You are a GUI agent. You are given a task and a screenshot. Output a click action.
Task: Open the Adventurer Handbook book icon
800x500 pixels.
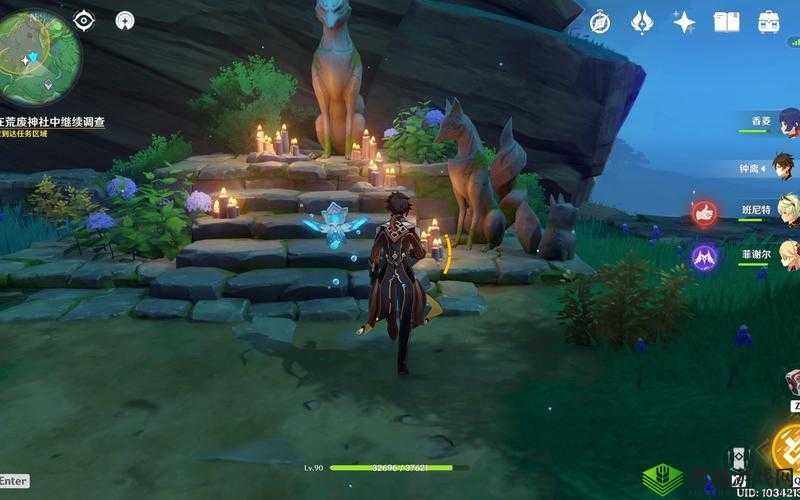tap(726, 21)
